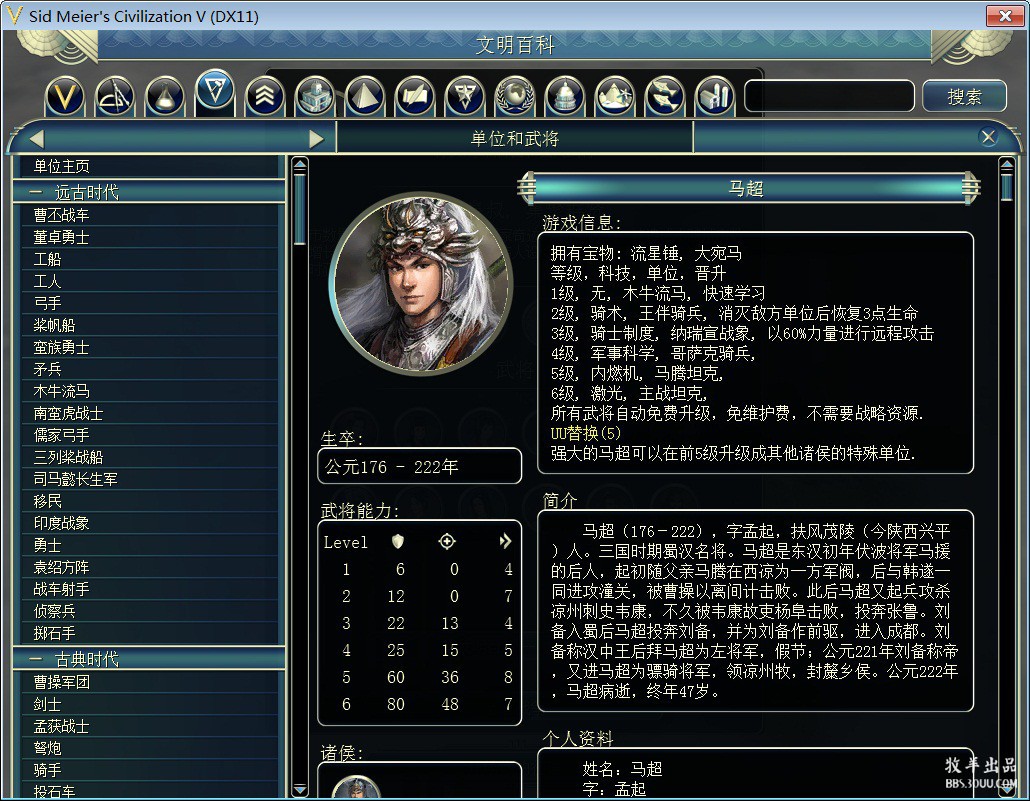This screenshot has width=1030, height=801.
Task: Select 木牛流马 from the unit list
Action: click(x=62, y=391)
